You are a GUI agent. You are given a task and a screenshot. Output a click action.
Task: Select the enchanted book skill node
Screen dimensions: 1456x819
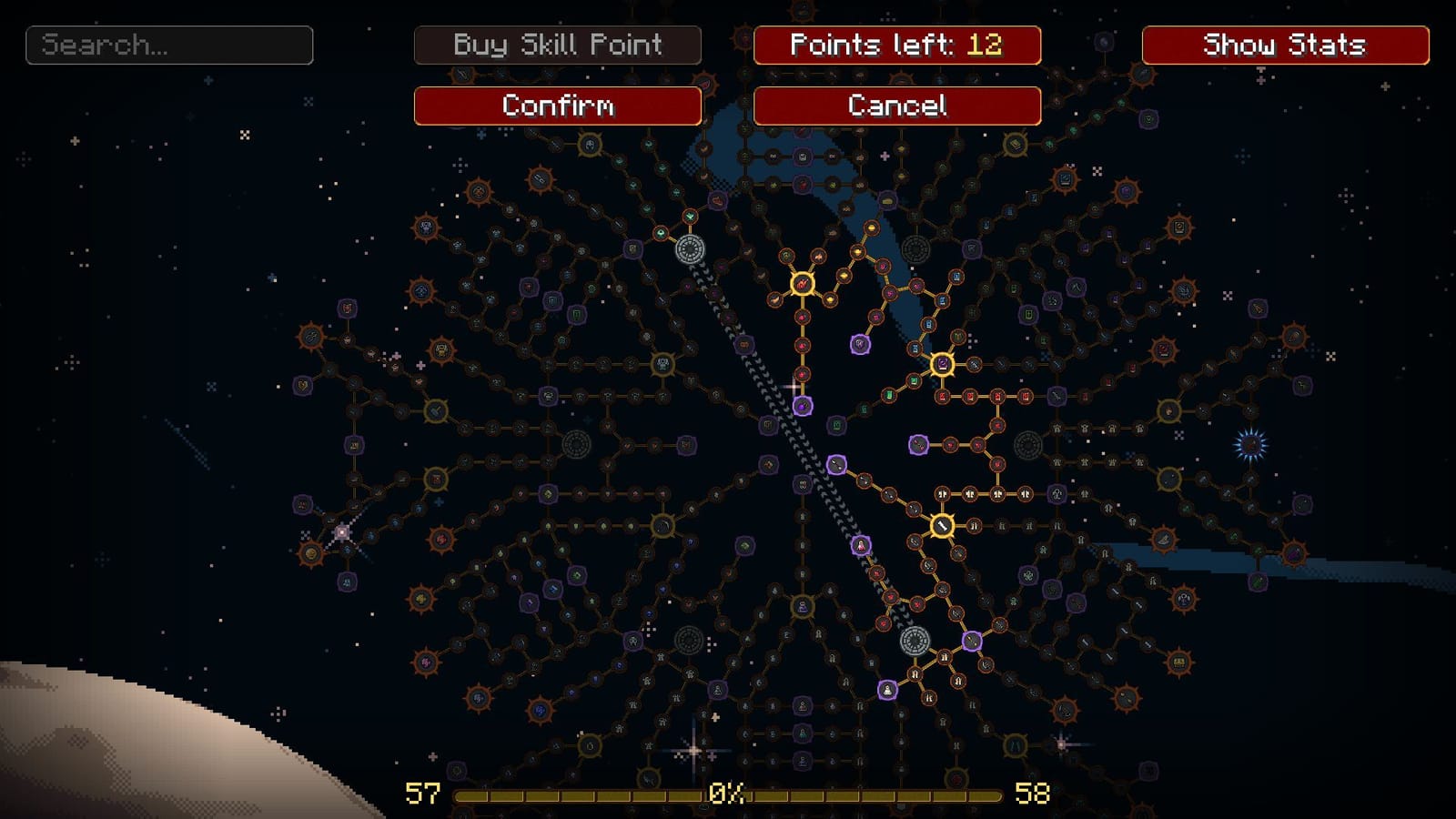pyautogui.click(x=942, y=364)
